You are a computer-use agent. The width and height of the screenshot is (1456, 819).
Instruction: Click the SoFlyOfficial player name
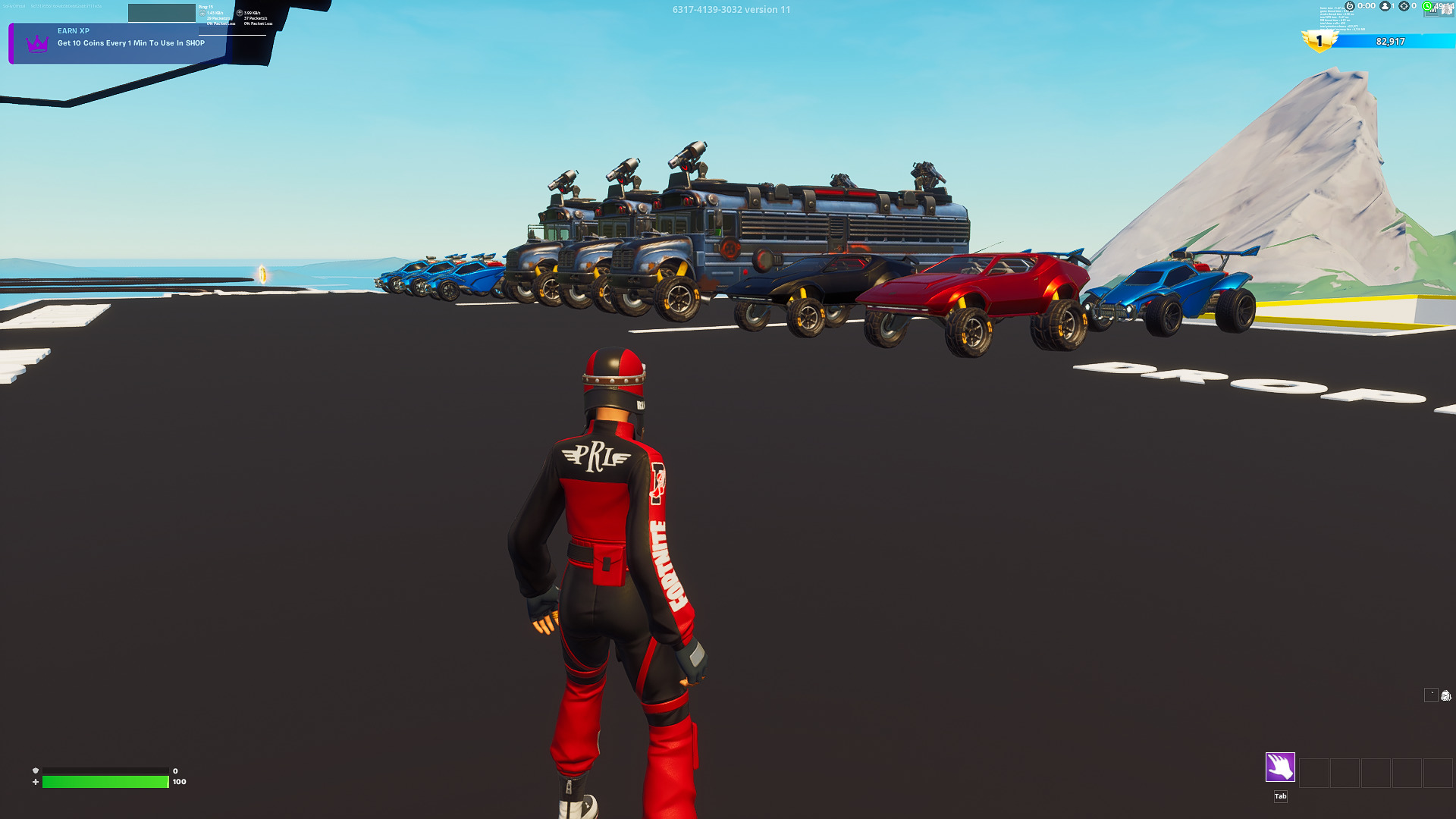coord(14,6)
